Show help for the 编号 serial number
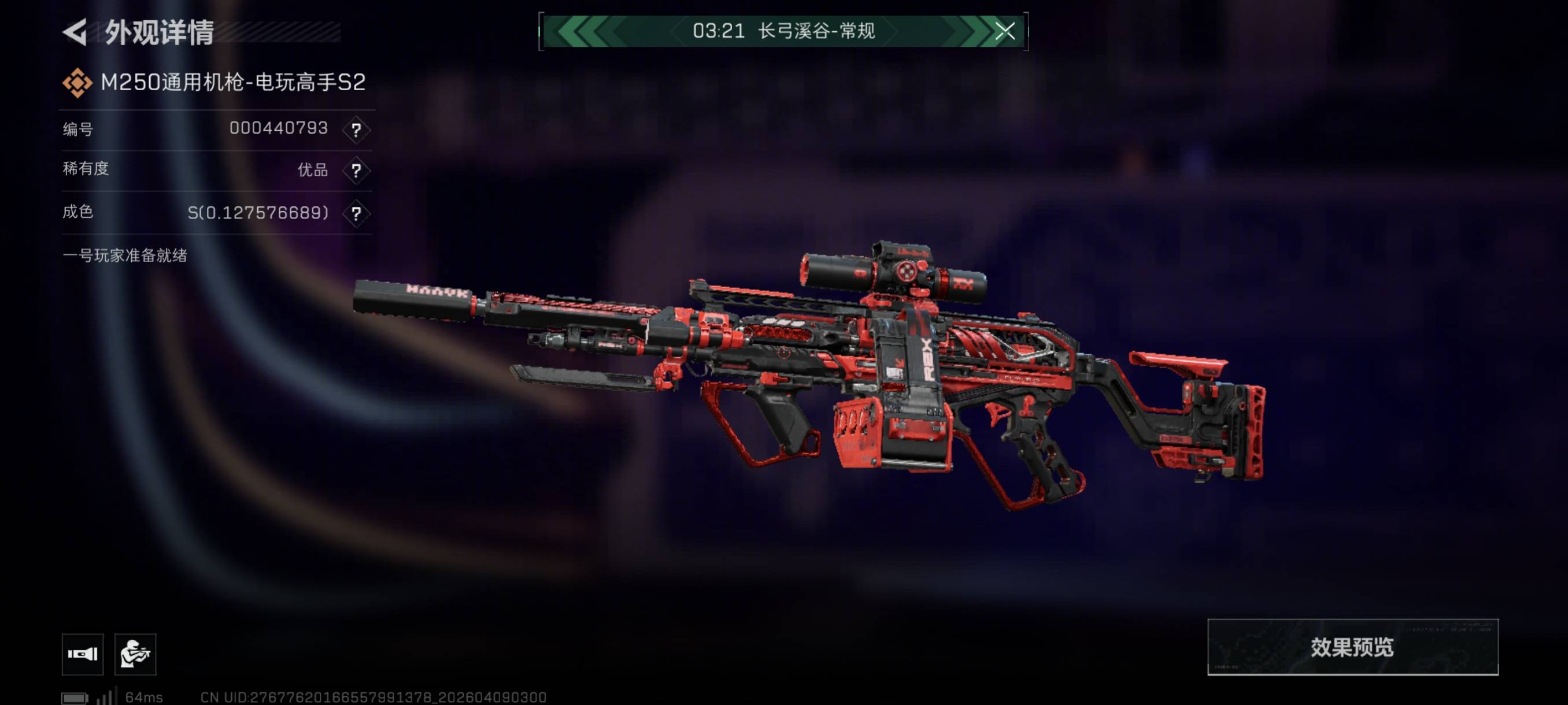The image size is (1568, 705). click(356, 129)
